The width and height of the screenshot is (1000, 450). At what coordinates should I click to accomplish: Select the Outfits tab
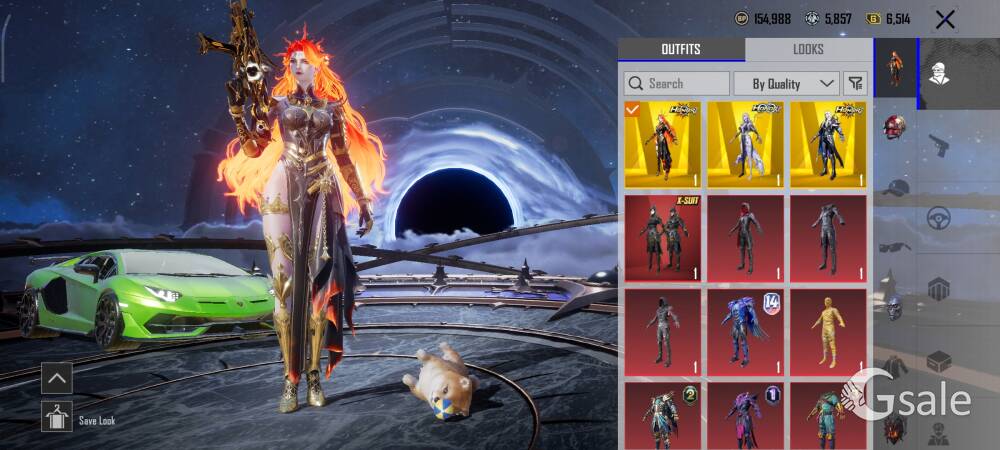coord(681,49)
